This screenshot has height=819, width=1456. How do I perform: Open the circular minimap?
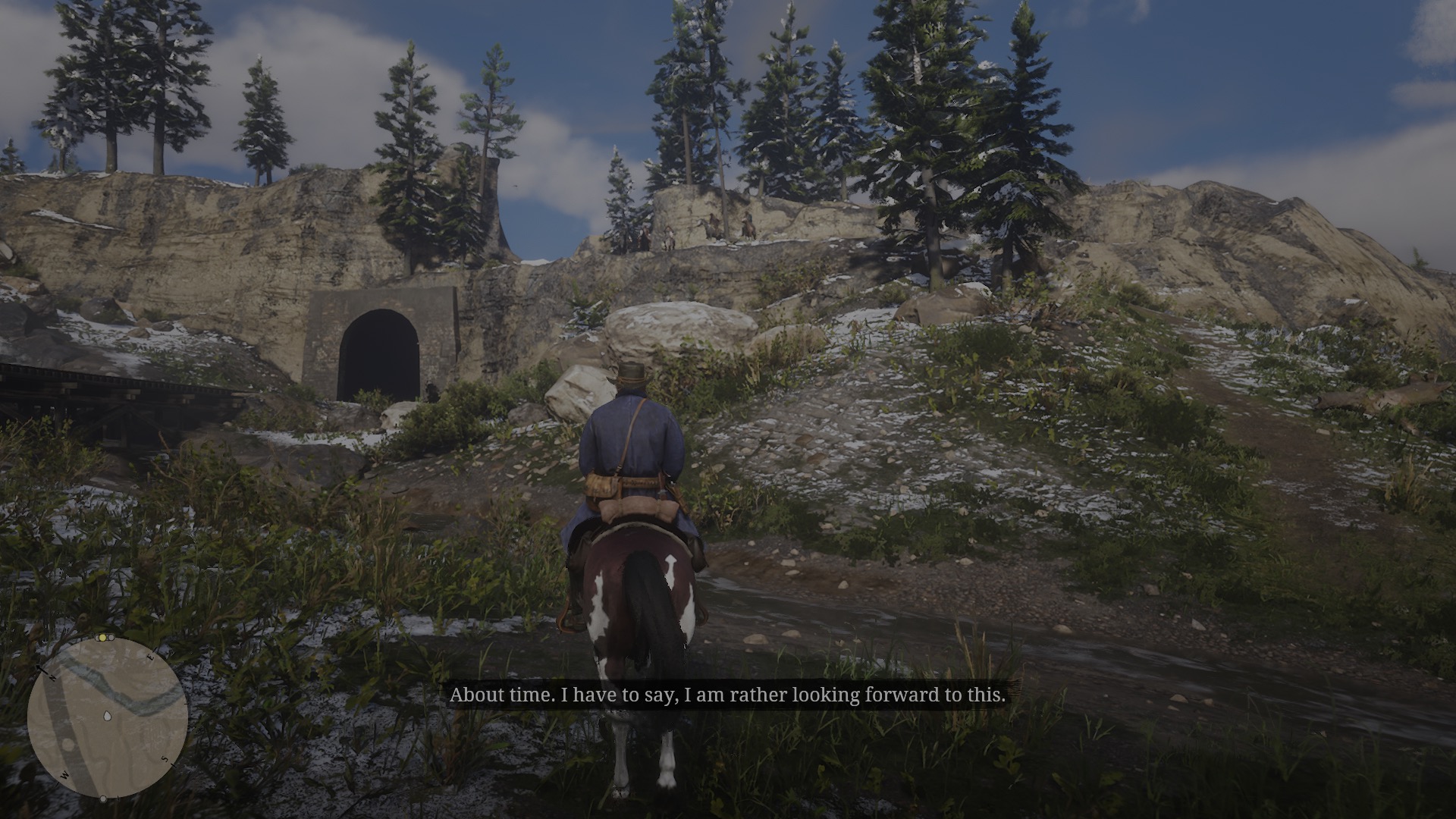pos(107,717)
